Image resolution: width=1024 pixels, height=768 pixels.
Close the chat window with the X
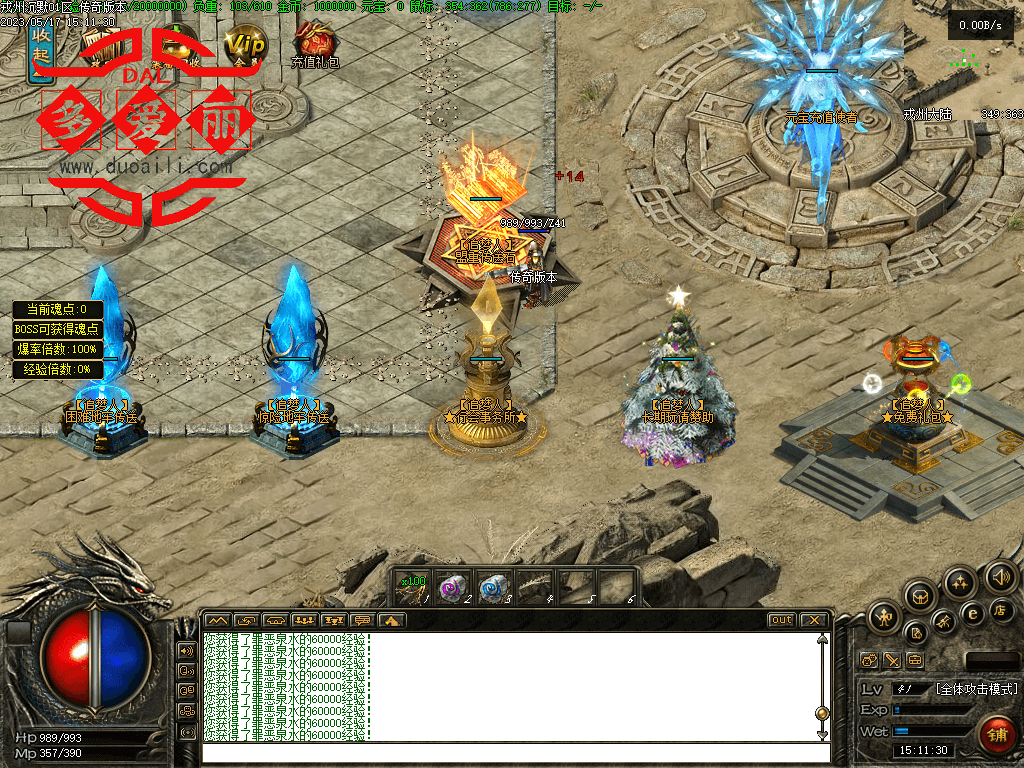point(815,620)
